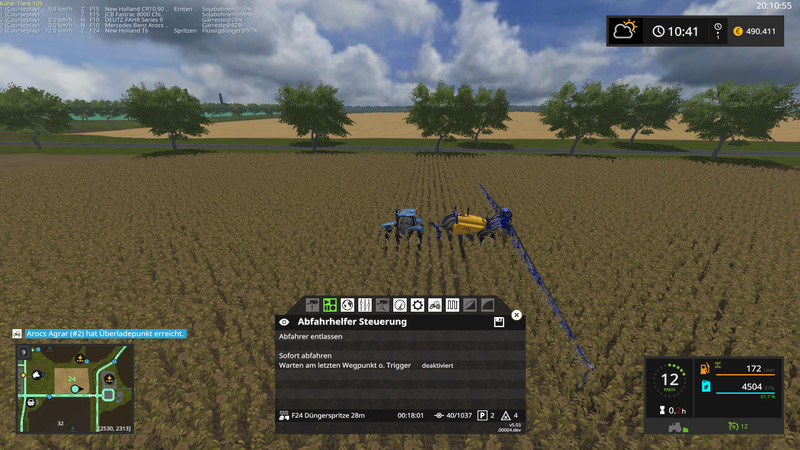The image size is (800, 450).
Task: Switch to the globe page tab
Action: coord(347,304)
